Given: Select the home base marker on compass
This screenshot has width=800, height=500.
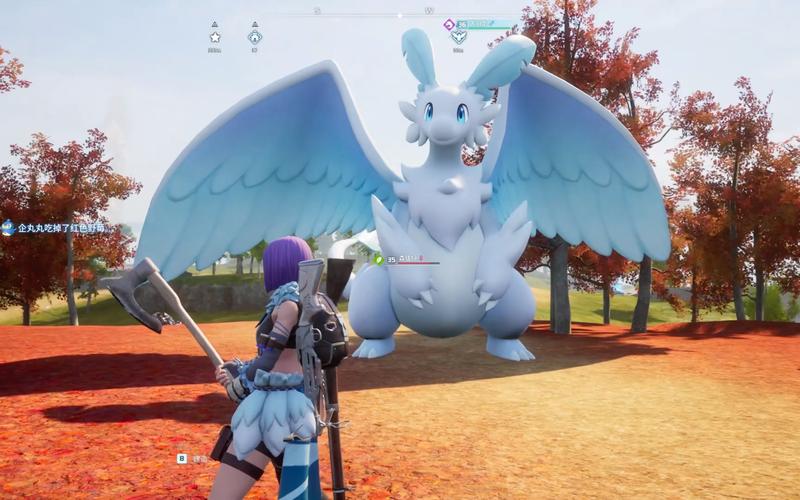Looking at the screenshot, I should tap(255, 37).
